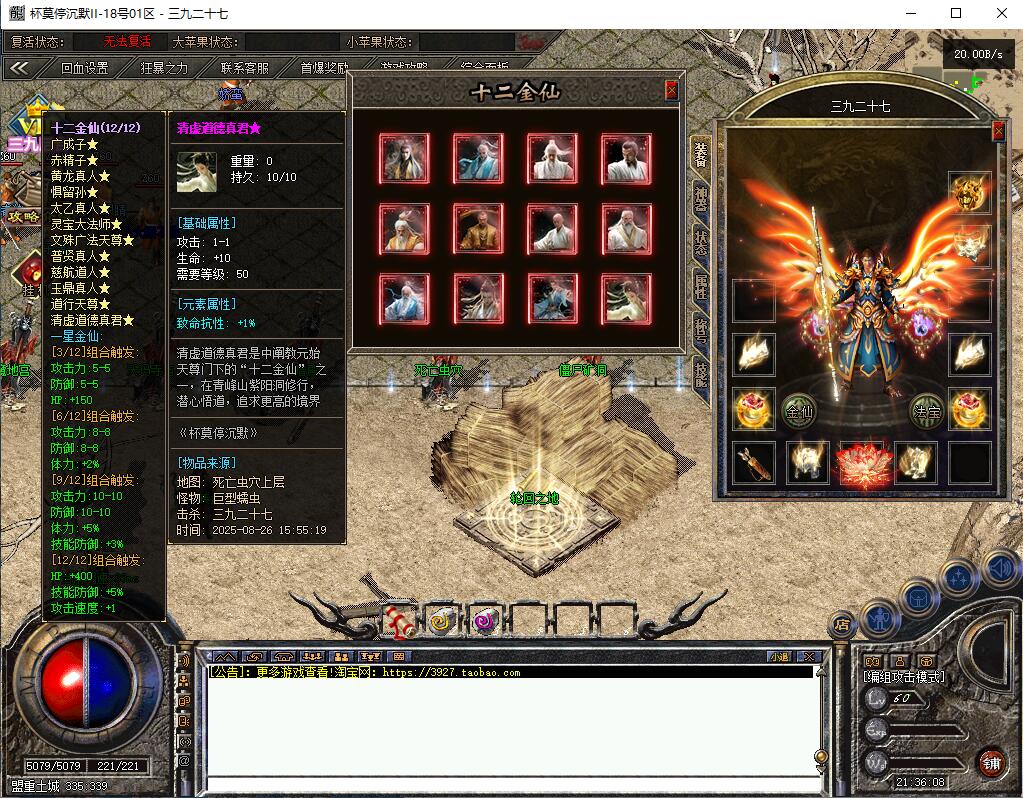Open the 属性 tab
Image resolution: width=1023 pixels, height=798 pixels.
(x=701, y=288)
